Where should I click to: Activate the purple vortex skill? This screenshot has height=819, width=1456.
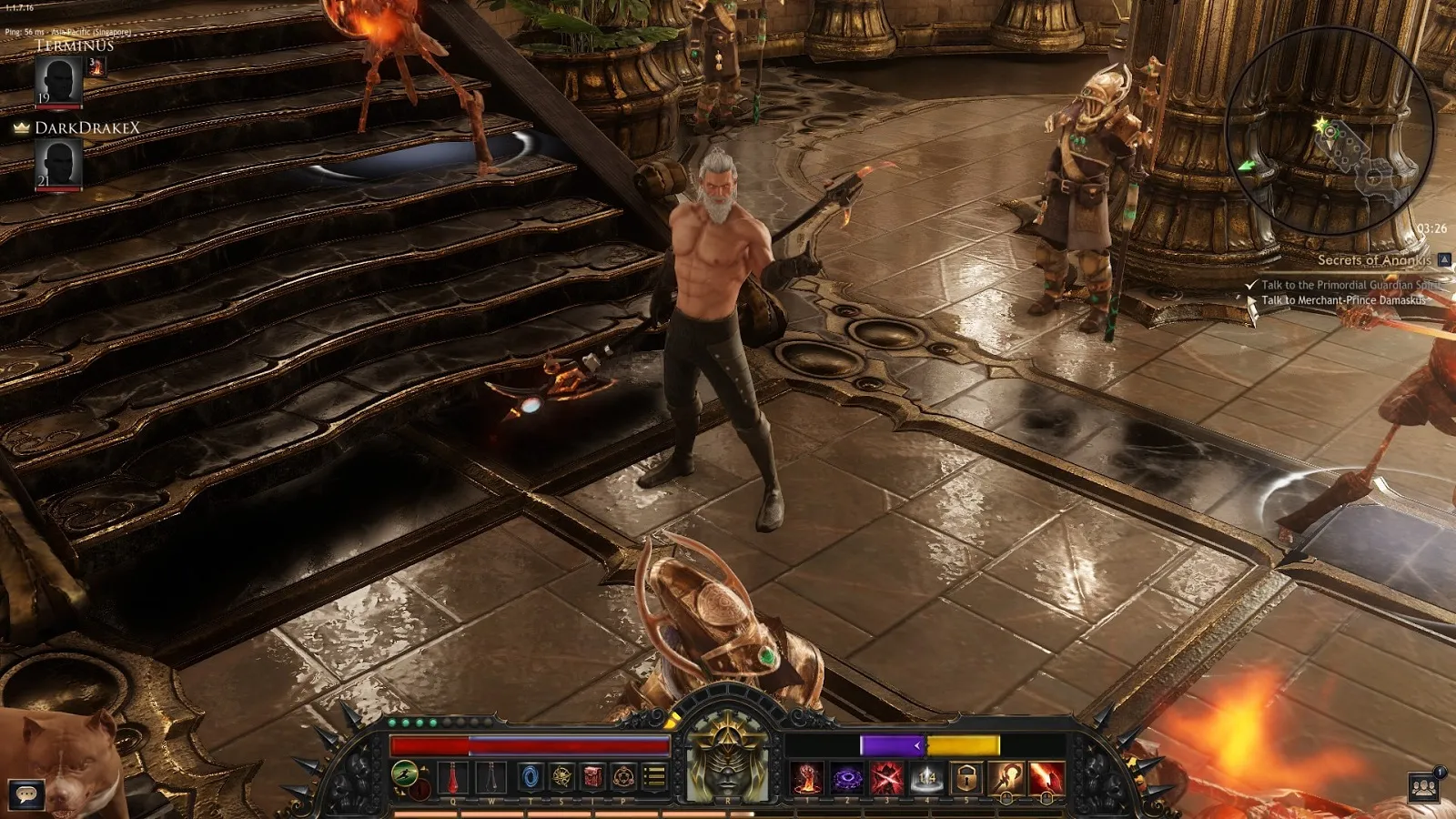pyautogui.click(x=847, y=779)
